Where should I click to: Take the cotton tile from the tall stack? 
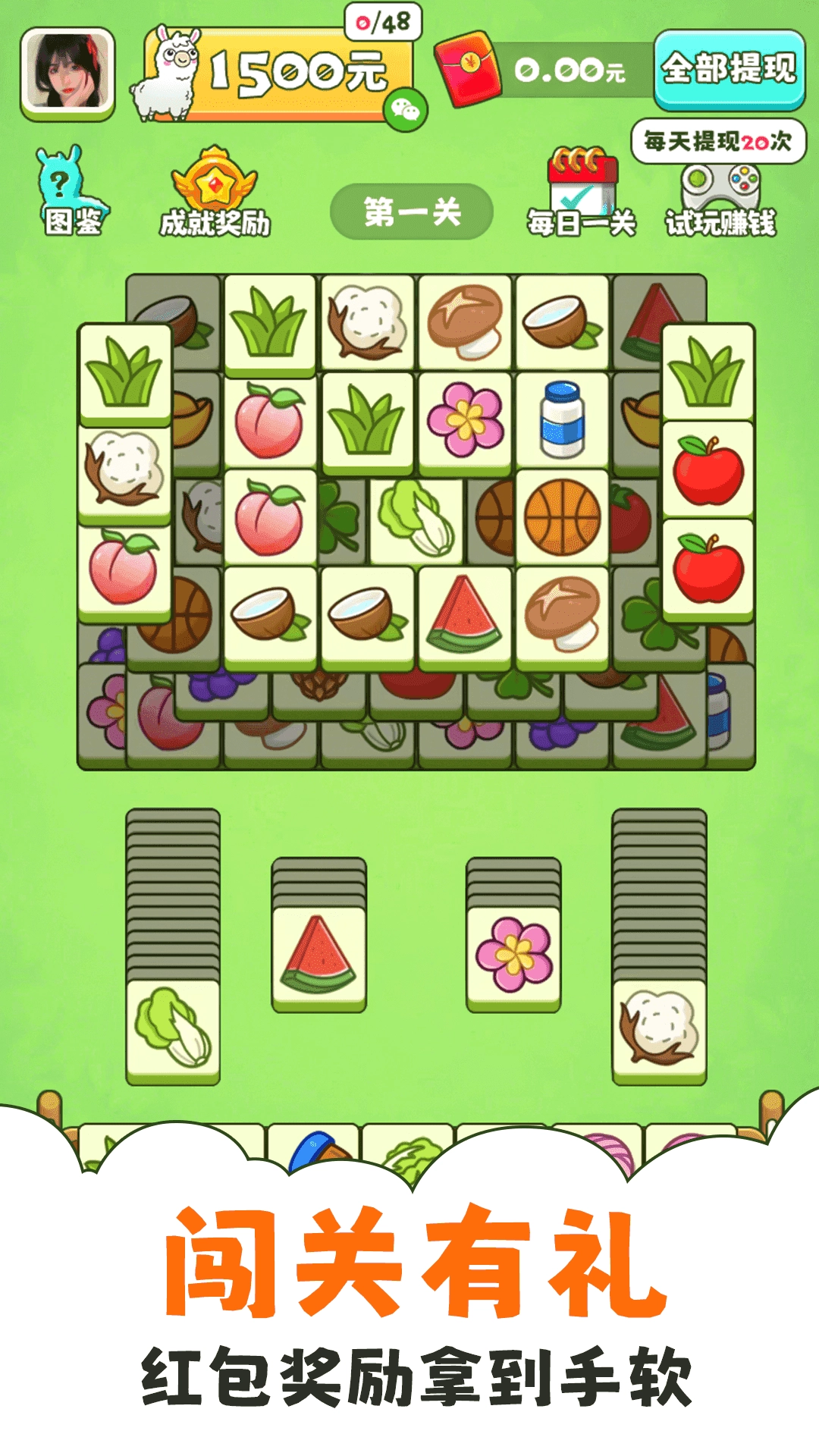(658, 1030)
